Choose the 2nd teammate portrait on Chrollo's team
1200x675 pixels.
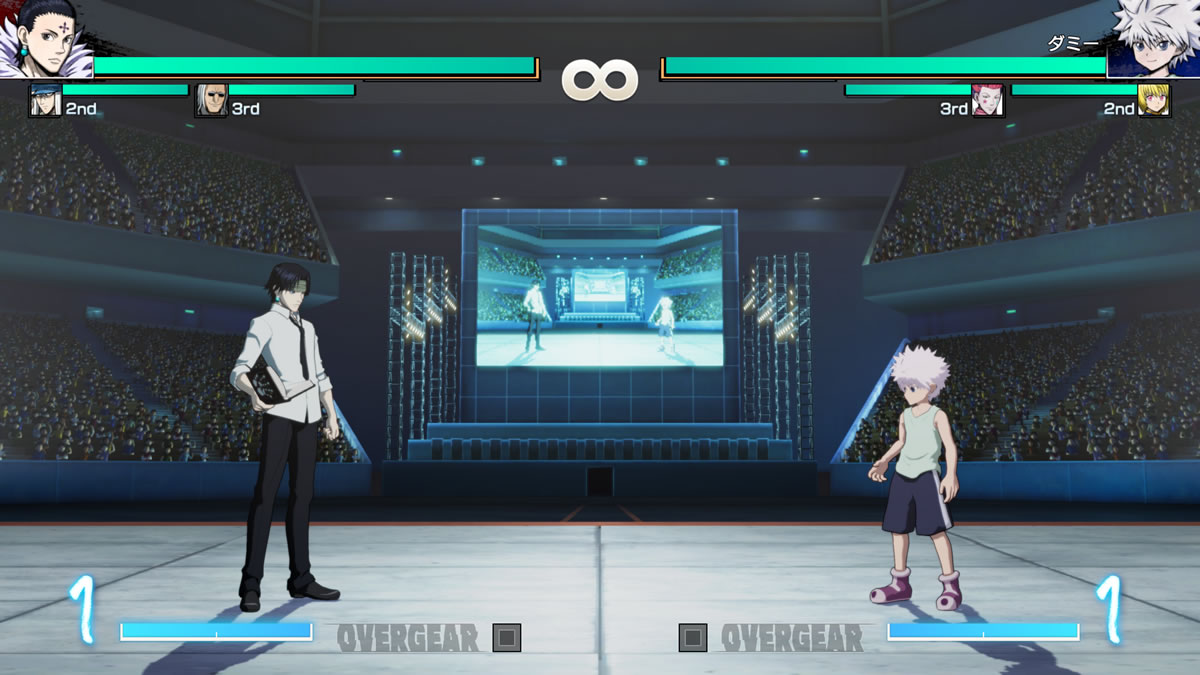[x=45, y=101]
